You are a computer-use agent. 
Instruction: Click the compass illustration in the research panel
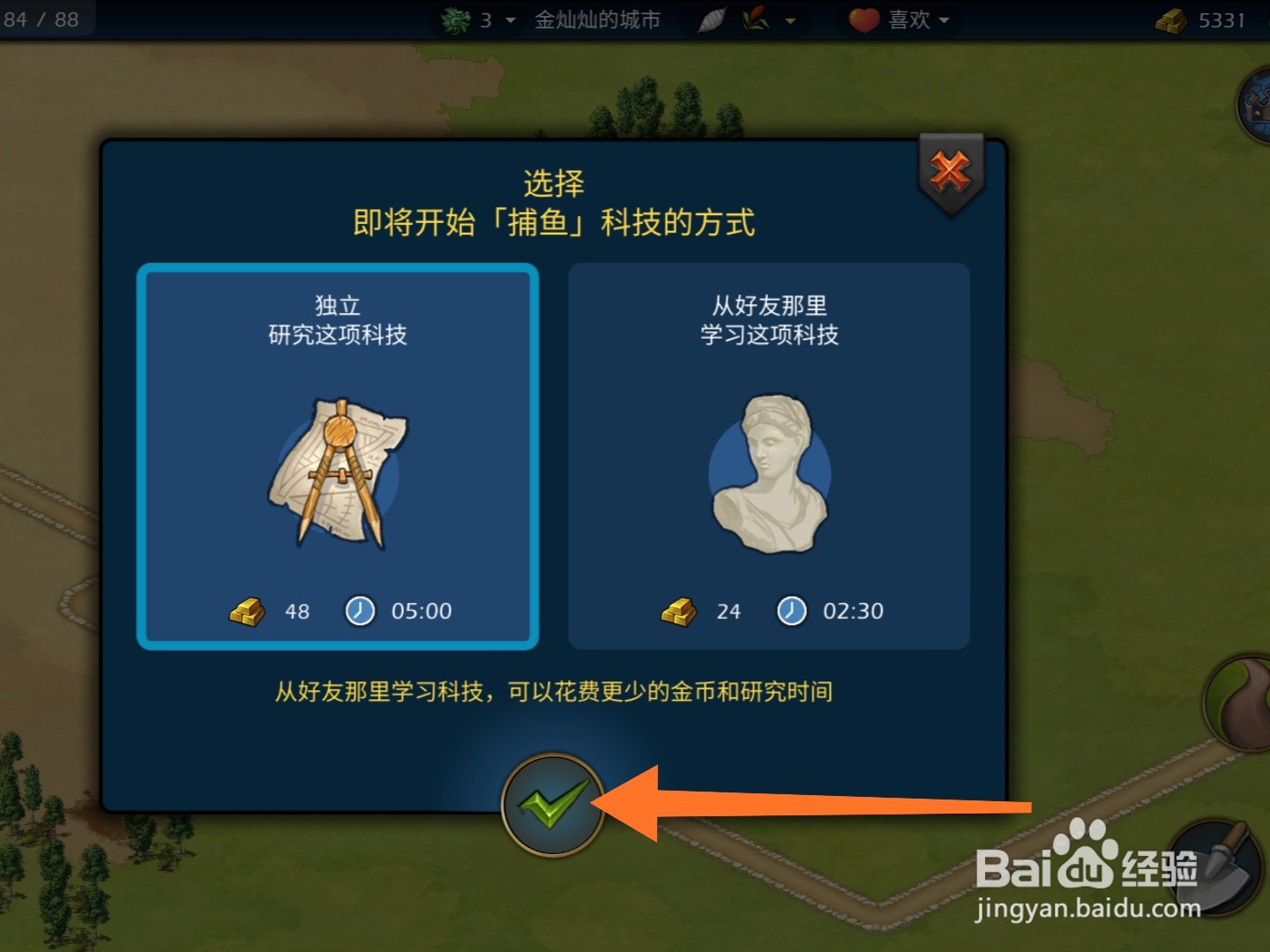338,476
